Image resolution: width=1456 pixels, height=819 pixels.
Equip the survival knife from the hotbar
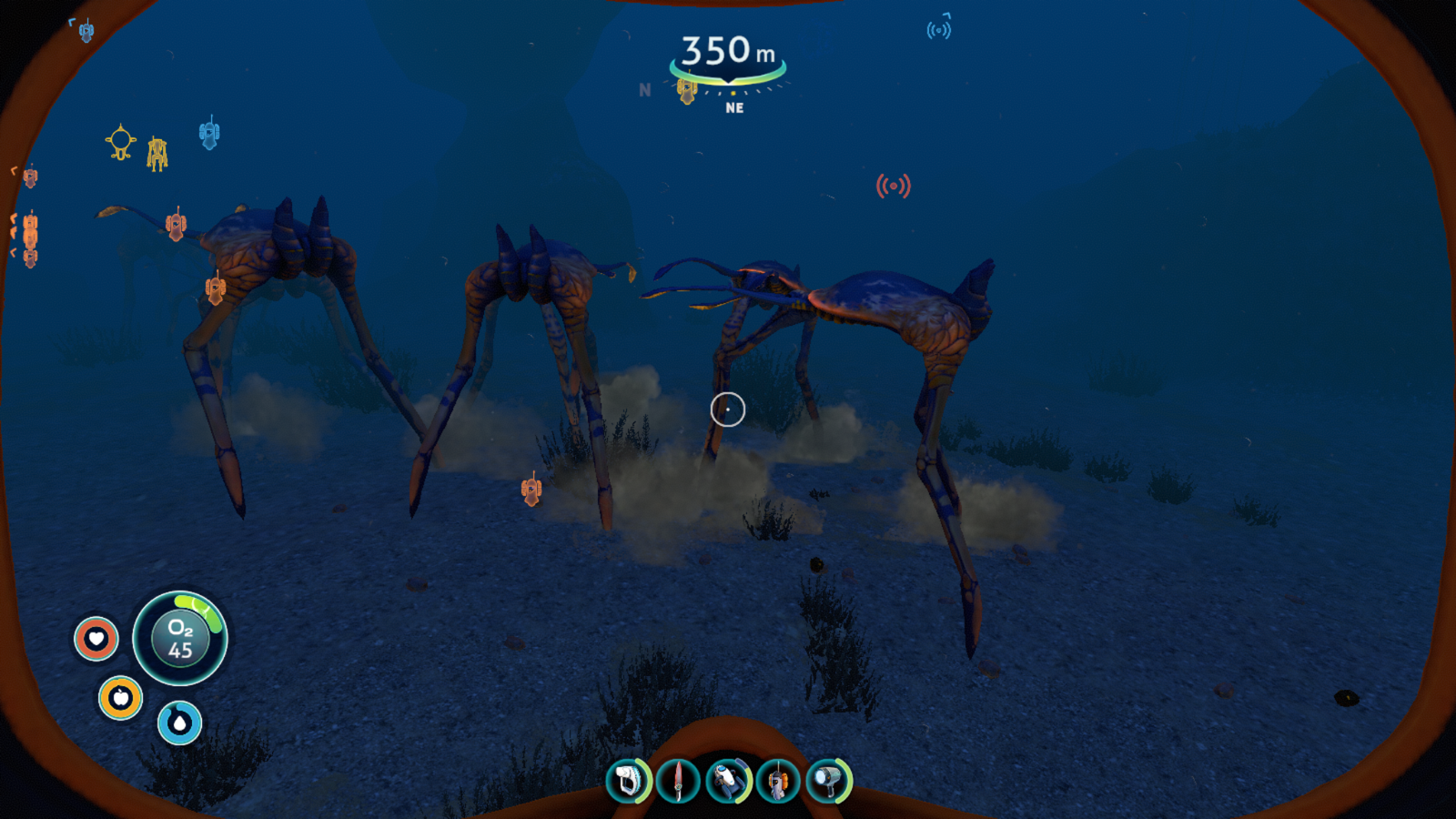[678, 781]
